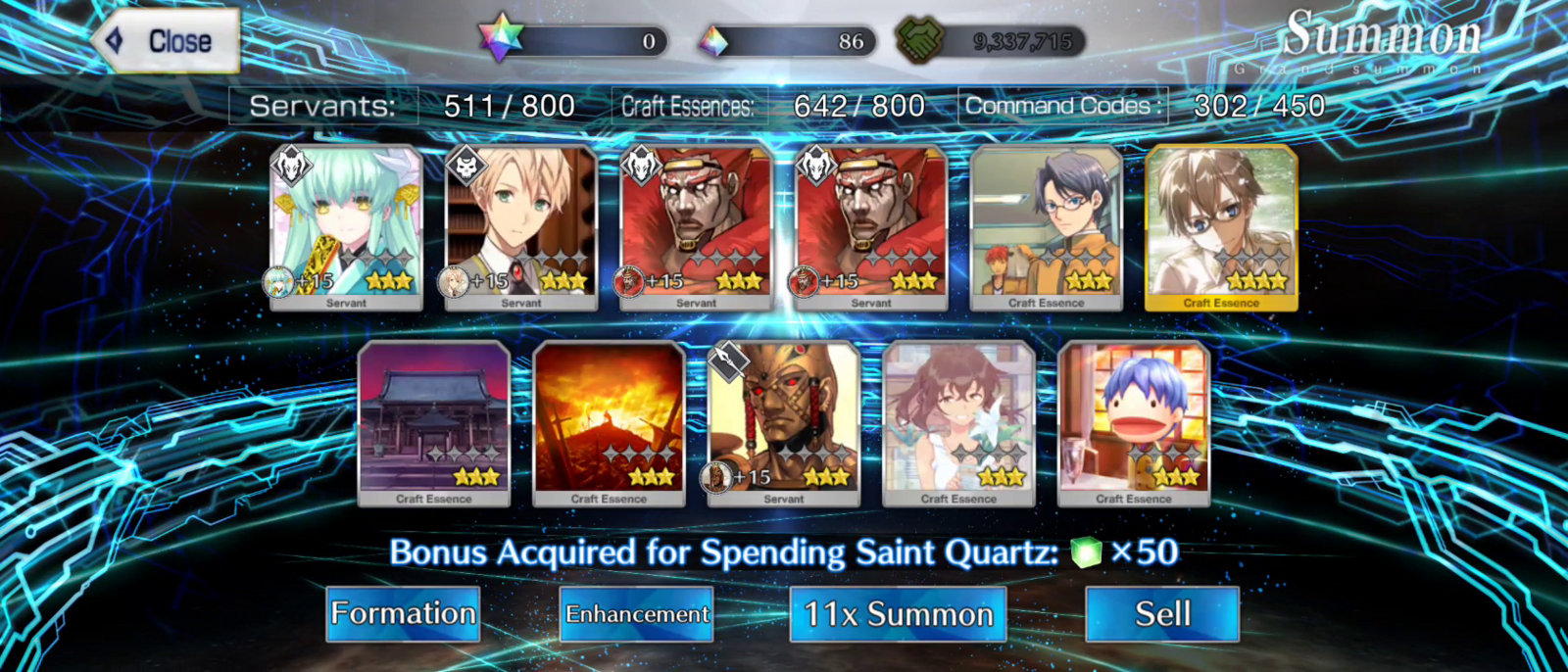Select the gold-masked Lancer servant card
This screenshot has width=1568, height=672.
pos(783,422)
